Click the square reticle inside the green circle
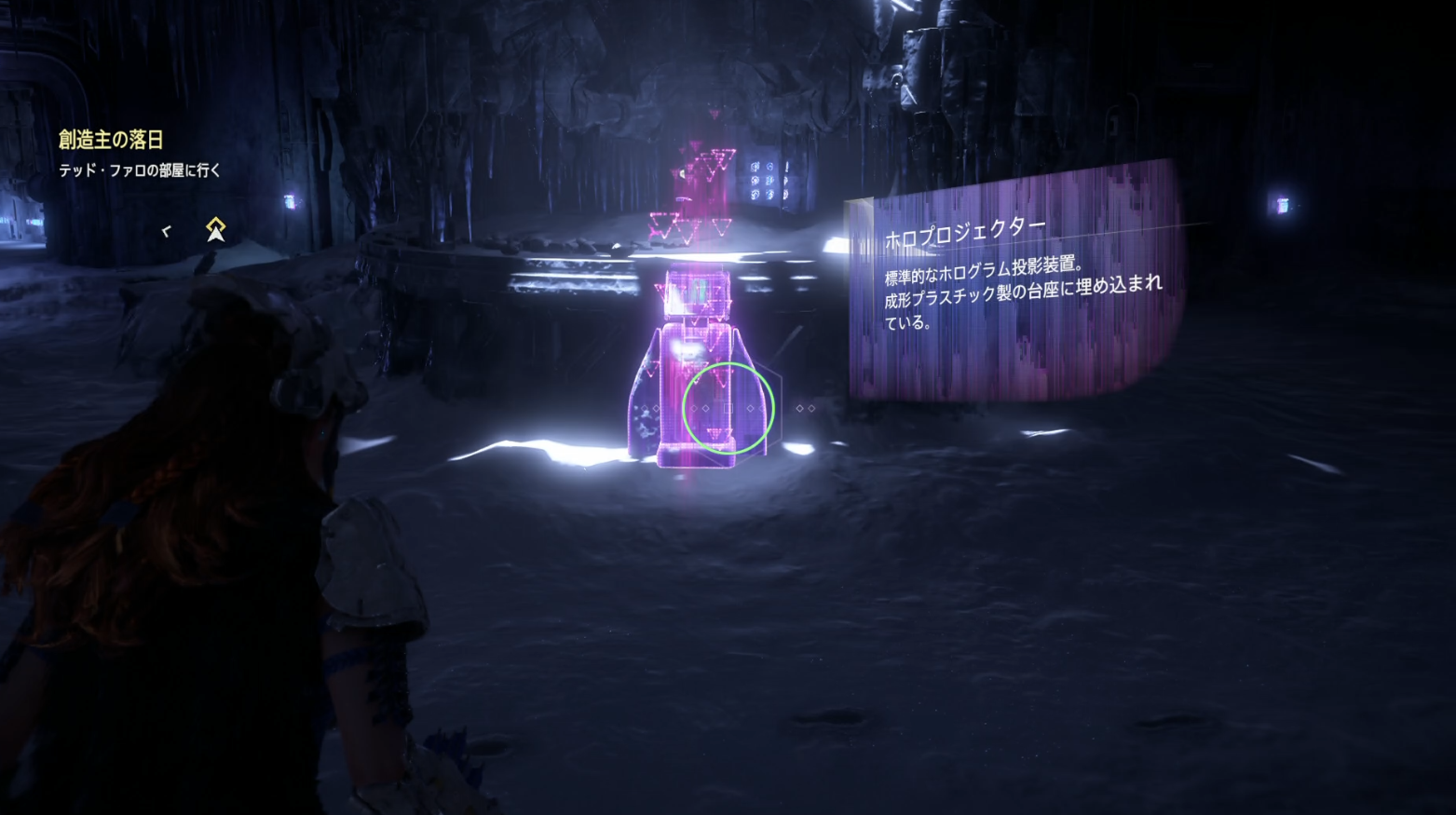This screenshot has width=1456, height=815. (728, 408)
